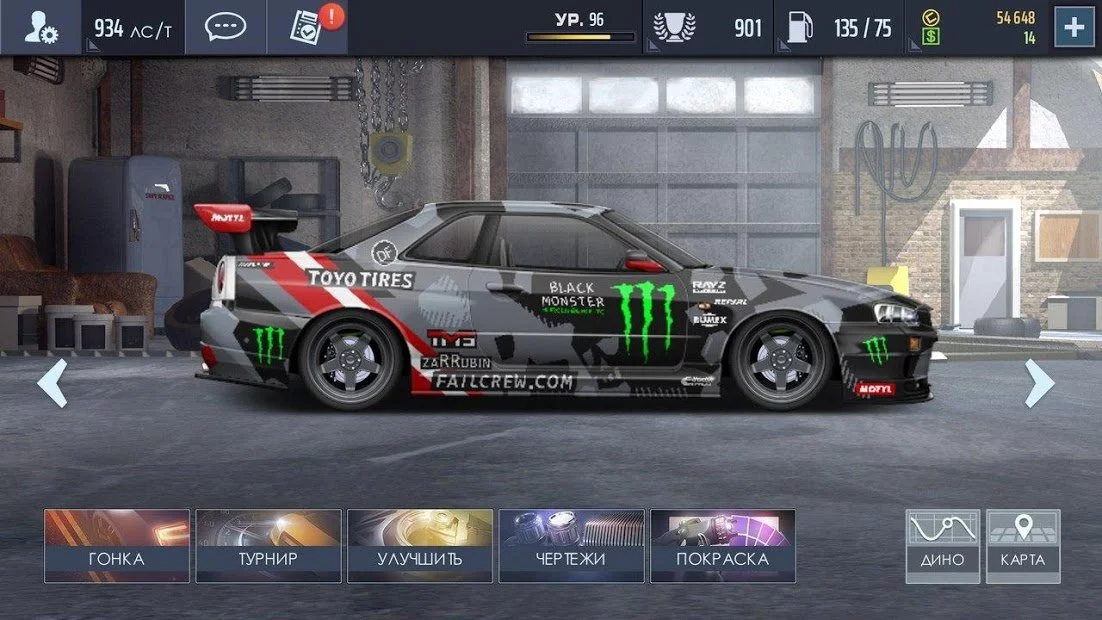Open the ДИНО dyno test
The height and width of the screenshot is (620, 1102).
(942, 546)
